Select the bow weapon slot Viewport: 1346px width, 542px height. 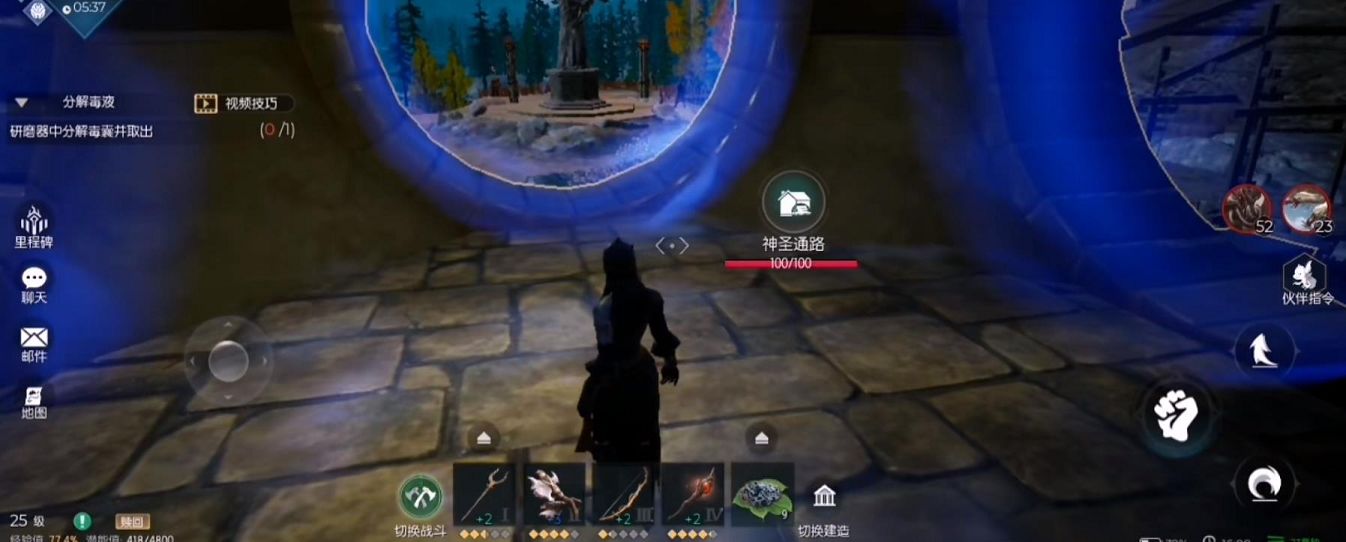(623, 494)
